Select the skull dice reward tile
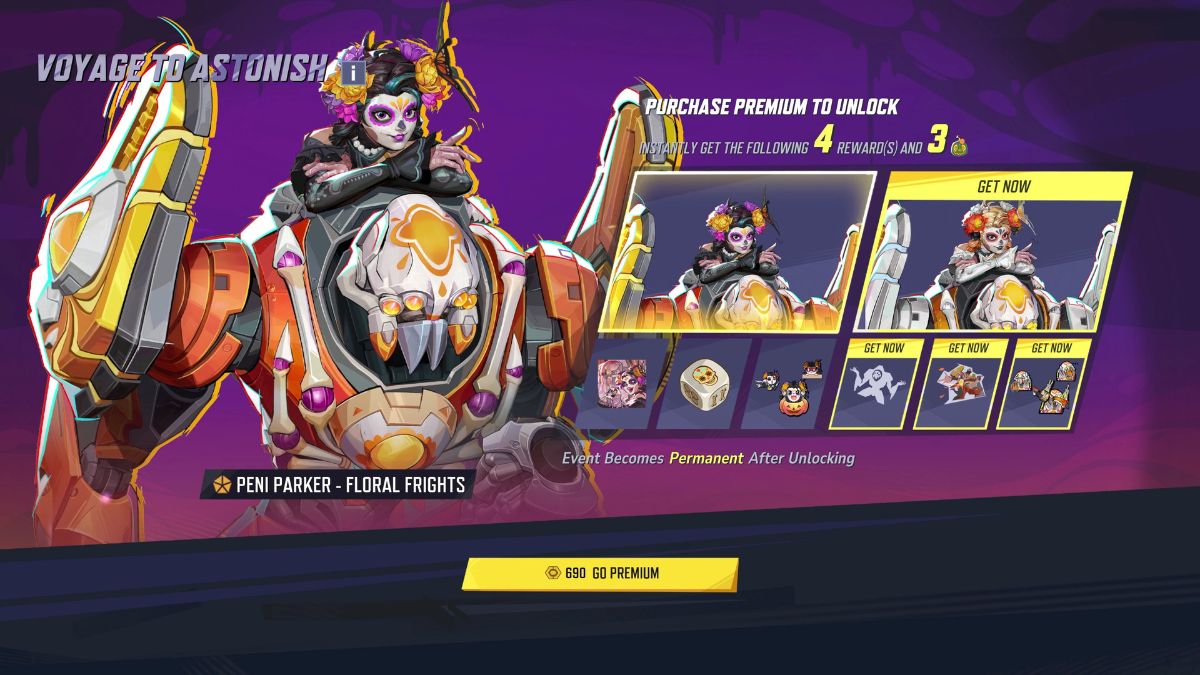This screenshot has height=675, width=1200. 703,385
